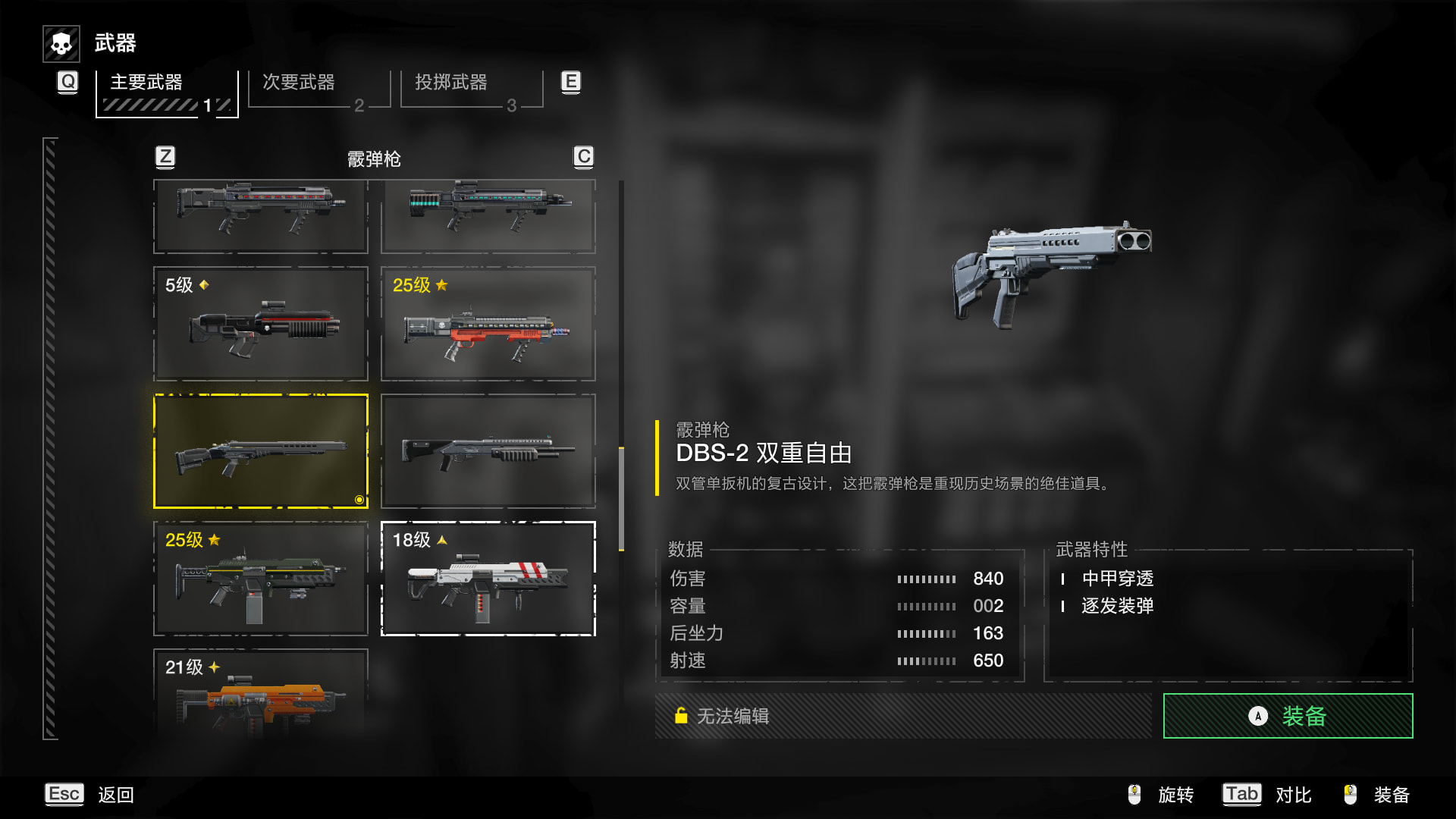Switch to the 次要武器 tab
This screenshot has width=1456, height=819.
(318, 88)
